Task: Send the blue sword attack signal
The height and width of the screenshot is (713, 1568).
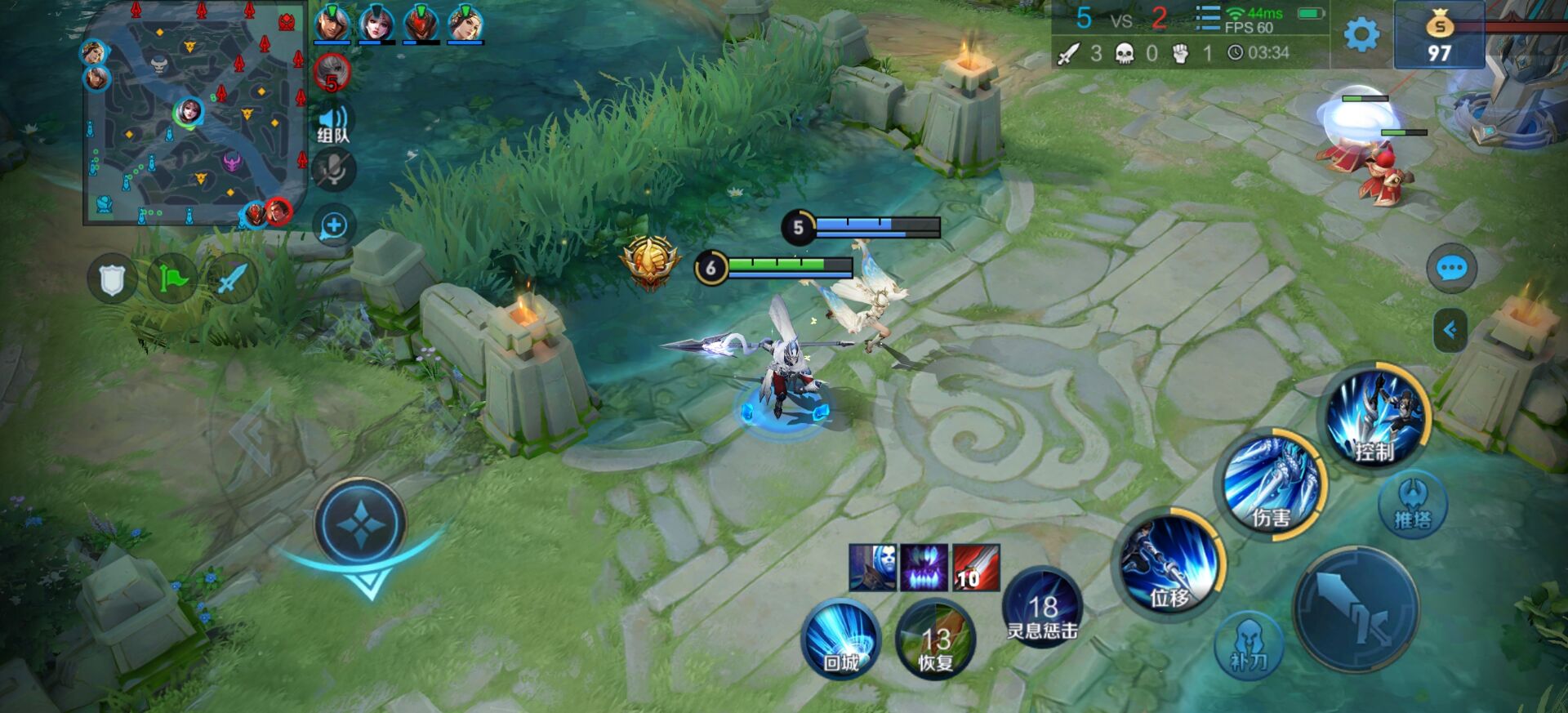Action: click(x=232, y=279)
